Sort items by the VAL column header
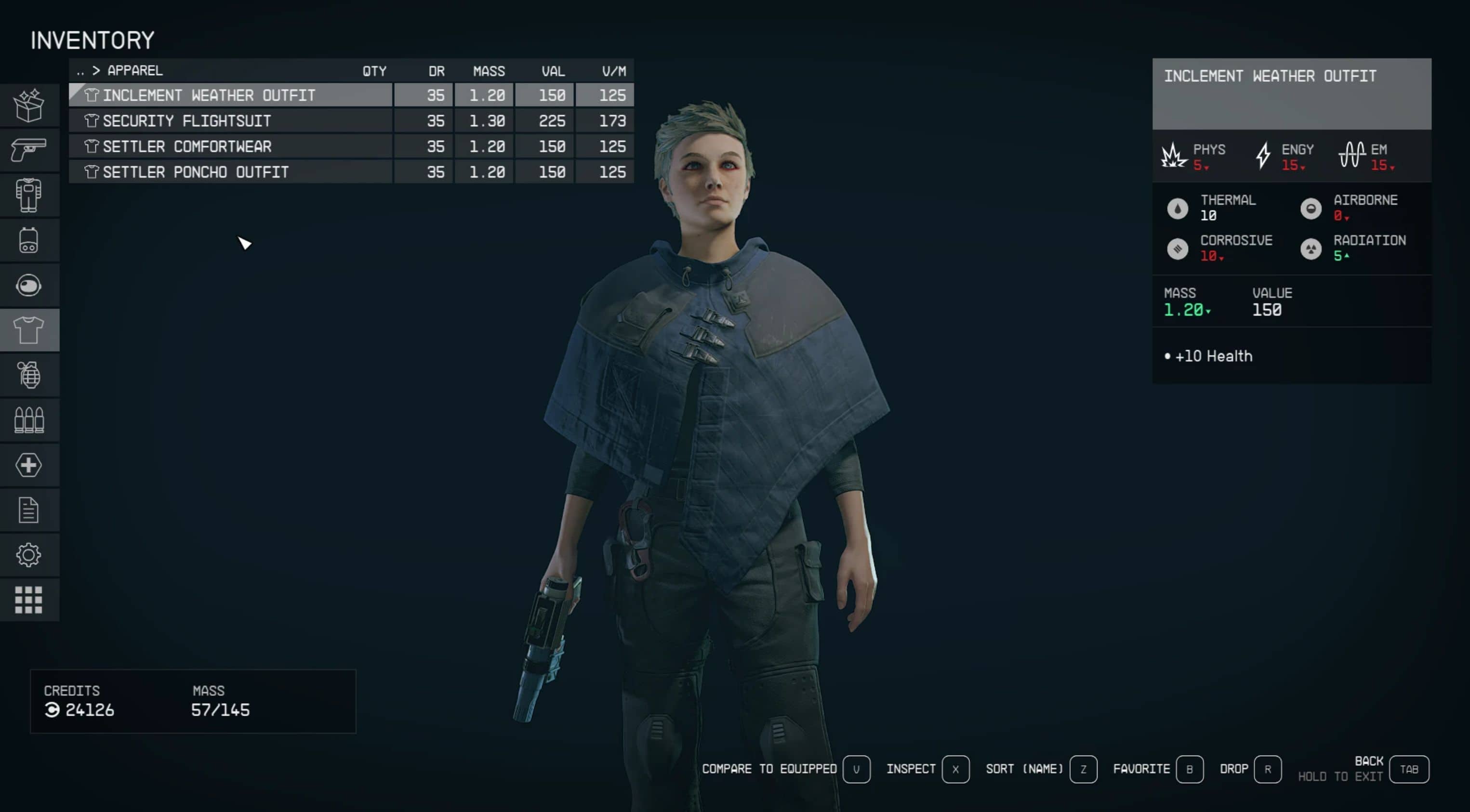The height and width of the screenshot is (812, 1470). point(552,71)
